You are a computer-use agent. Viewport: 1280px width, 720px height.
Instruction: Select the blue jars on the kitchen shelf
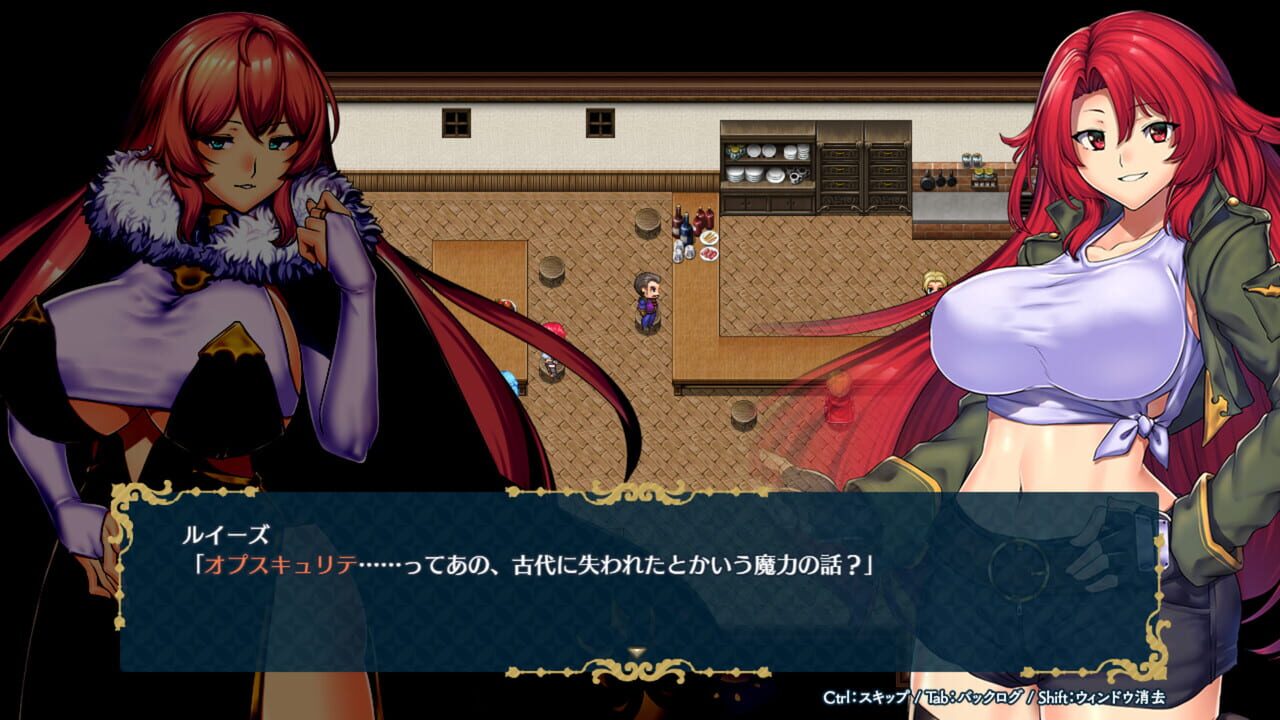tap(972, 158)
